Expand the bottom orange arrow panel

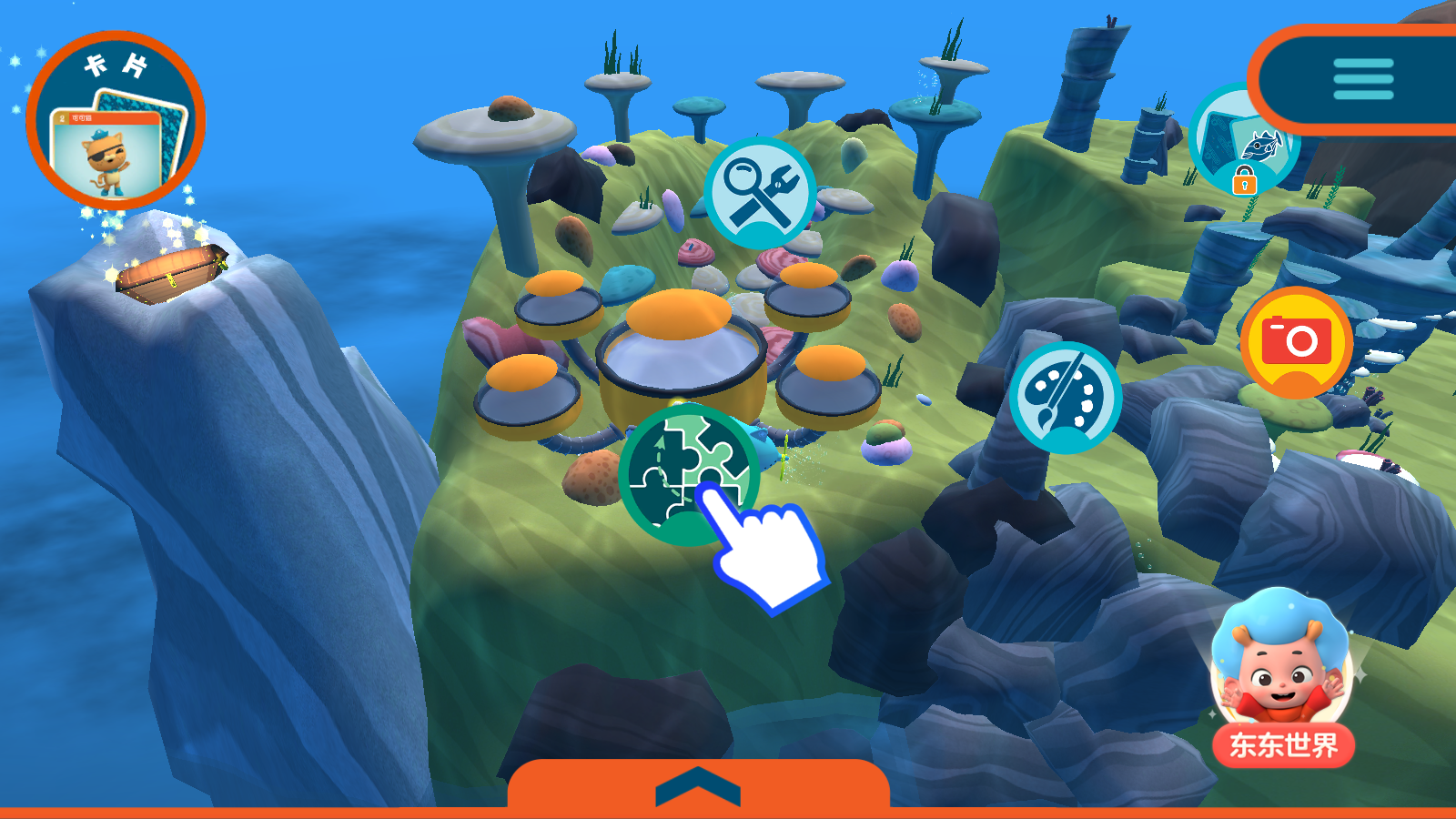[x=698, y=785]
